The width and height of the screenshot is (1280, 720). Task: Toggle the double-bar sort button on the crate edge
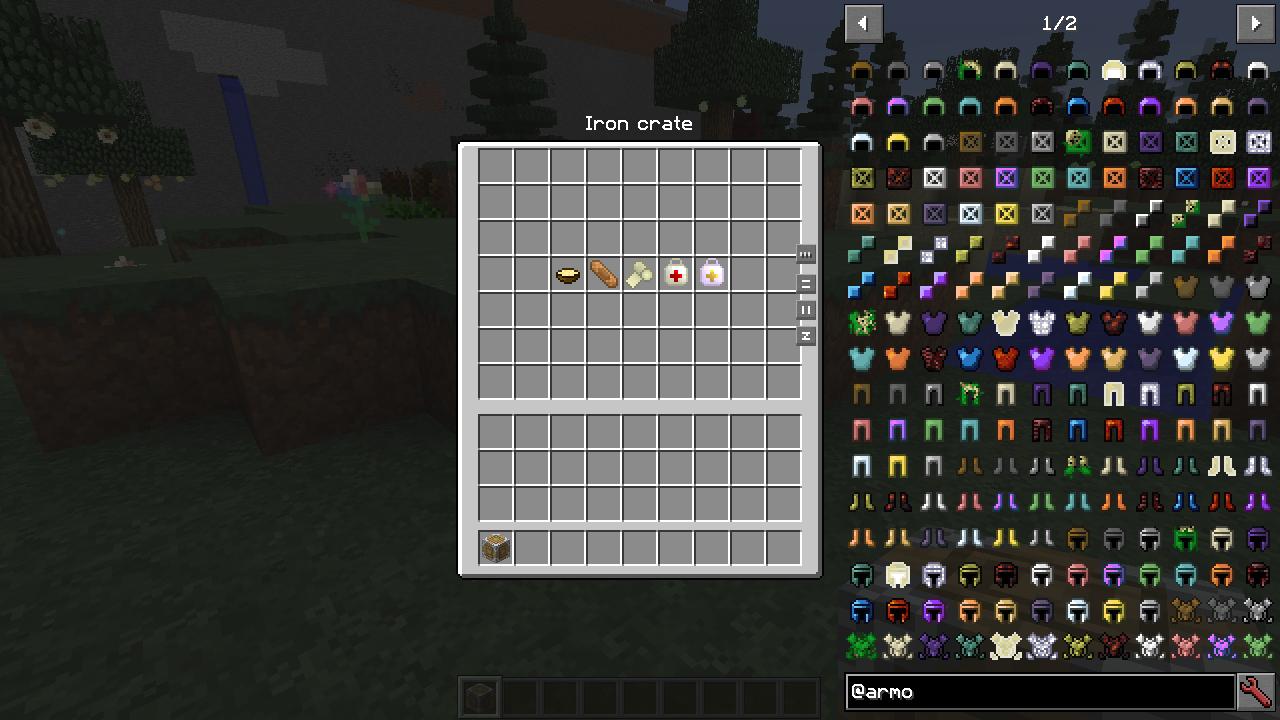pyautogui.click(x=805, y=283)
